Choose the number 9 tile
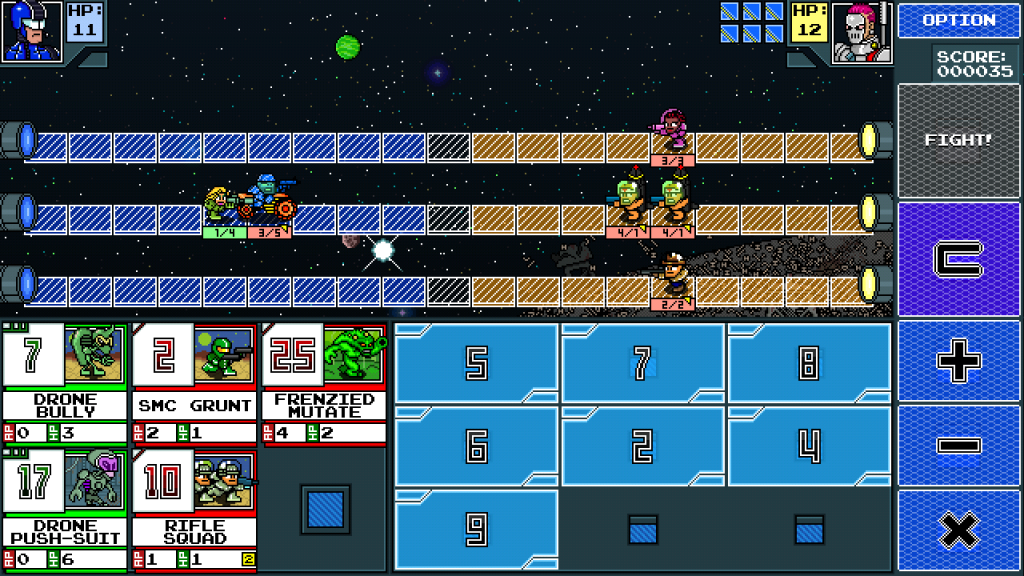This screenshot has height=576, width=1024. 476,529
